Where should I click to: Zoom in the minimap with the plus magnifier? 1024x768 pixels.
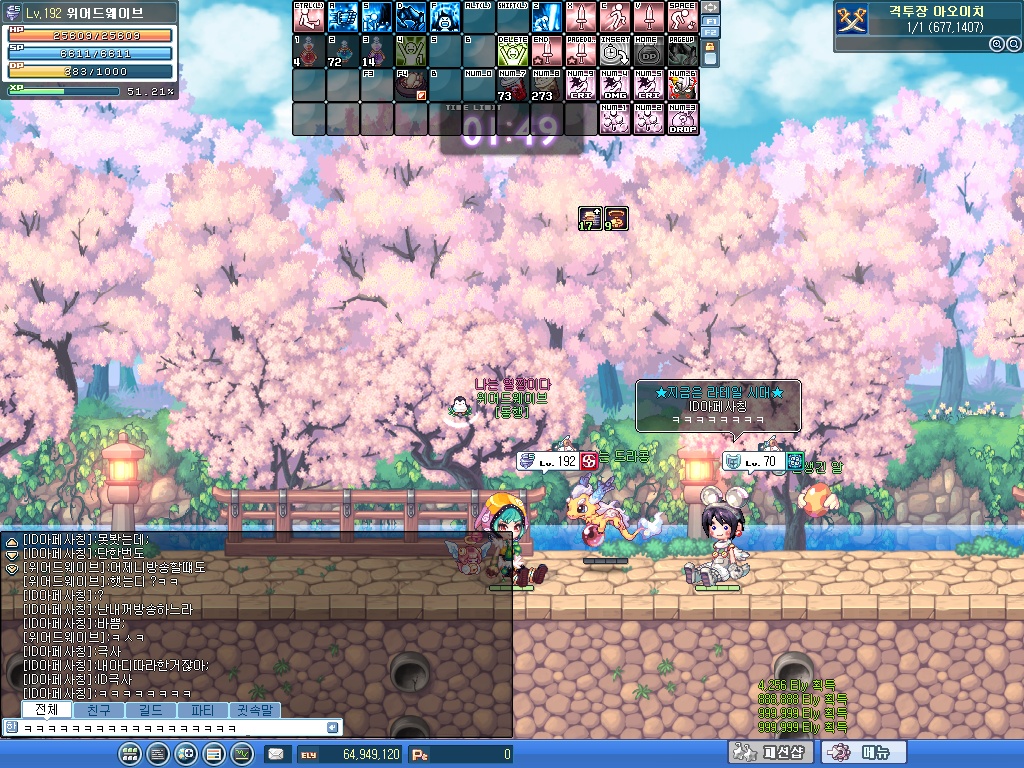pos(997,44)
